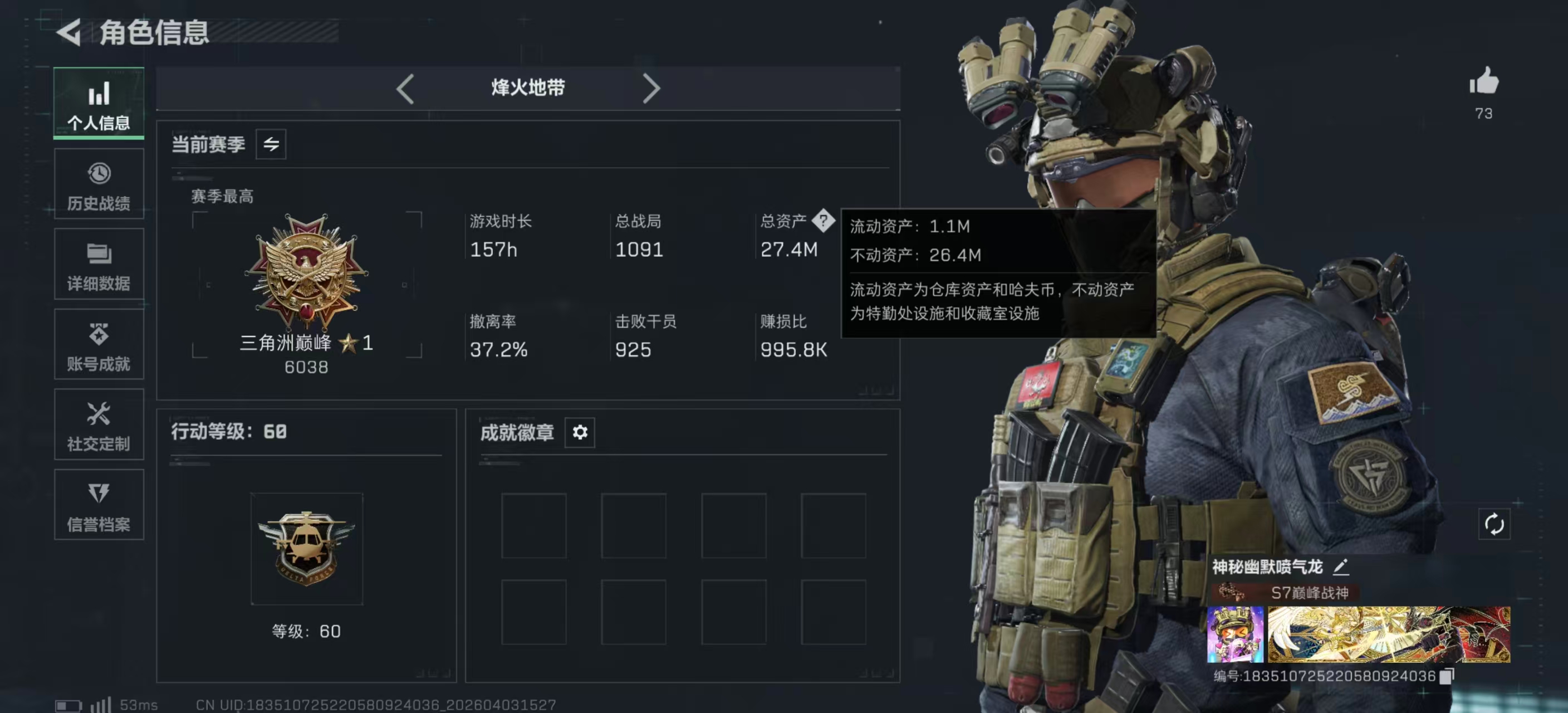The image size is (1568, 713).
Task: Click the 三角洲巅峰 rank emblem
Action: pos(307,272)
